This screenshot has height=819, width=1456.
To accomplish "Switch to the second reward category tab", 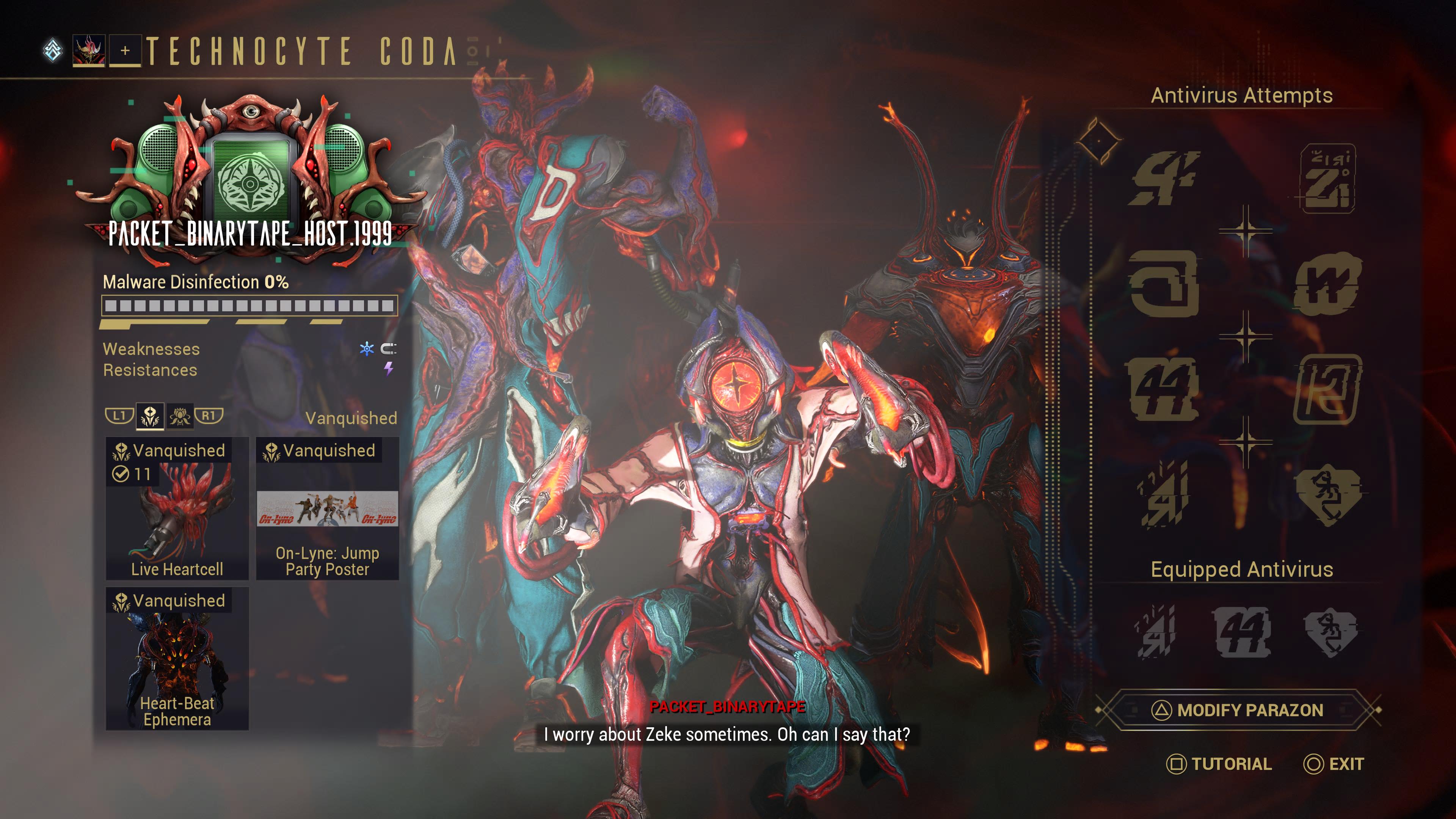I will click(180, 417).
